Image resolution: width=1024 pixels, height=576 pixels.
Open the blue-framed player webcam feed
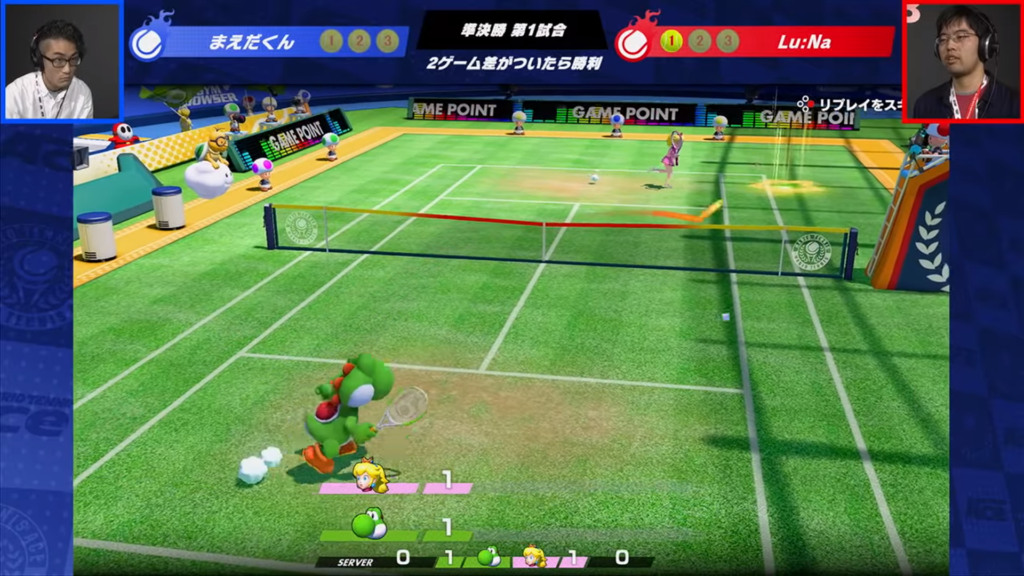click(x=61, y=61)
